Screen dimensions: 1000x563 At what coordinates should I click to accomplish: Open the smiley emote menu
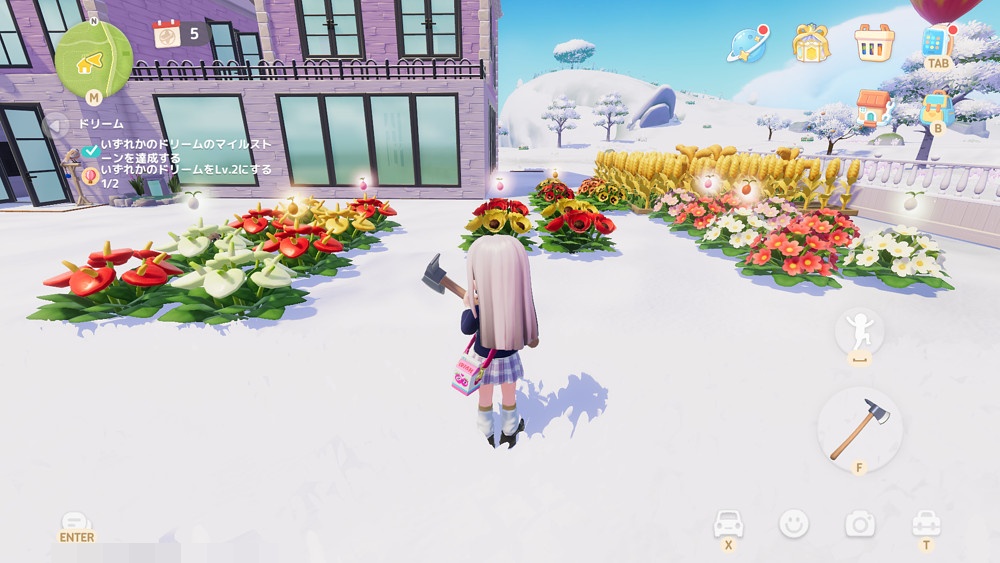pyautogui.click(x=794, y=523)
